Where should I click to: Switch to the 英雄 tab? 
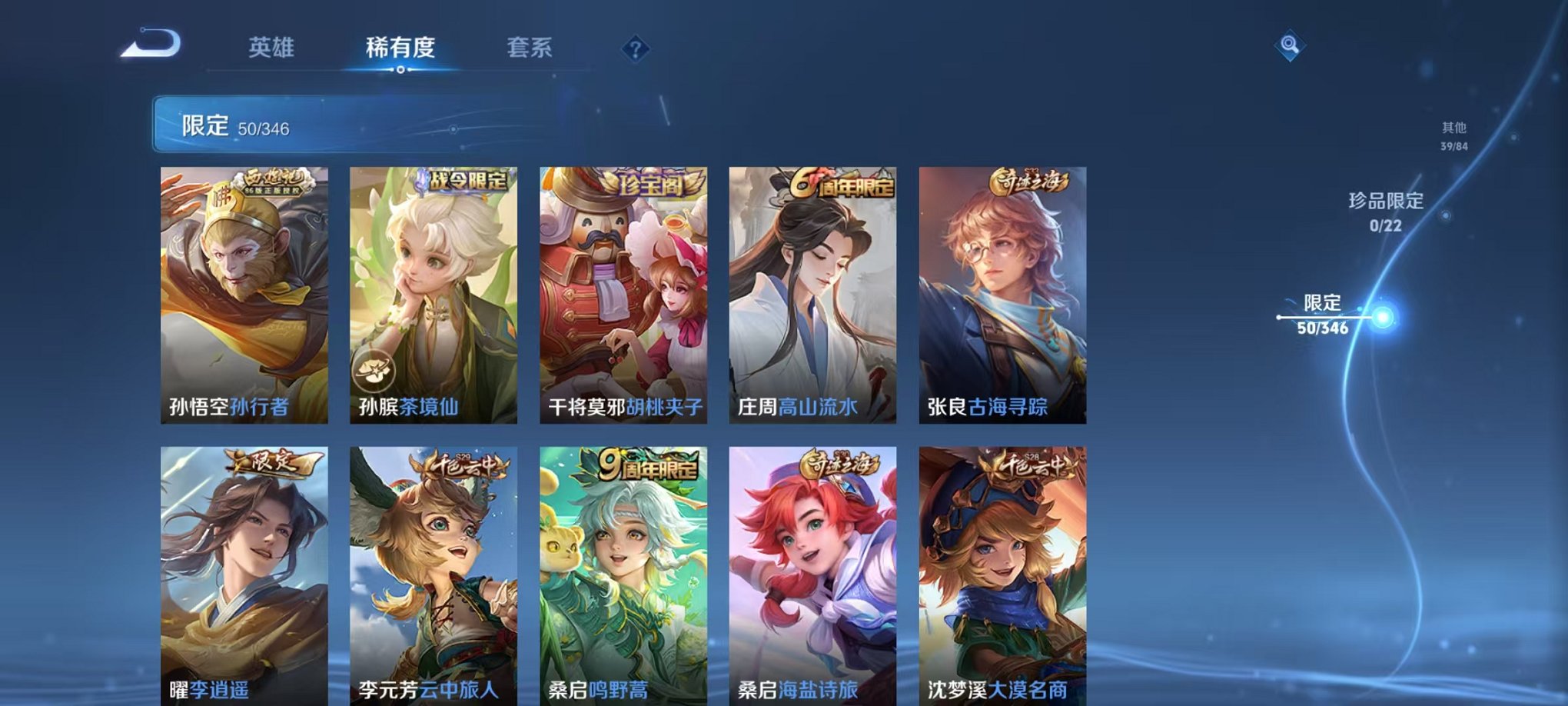tap(271, 48)
